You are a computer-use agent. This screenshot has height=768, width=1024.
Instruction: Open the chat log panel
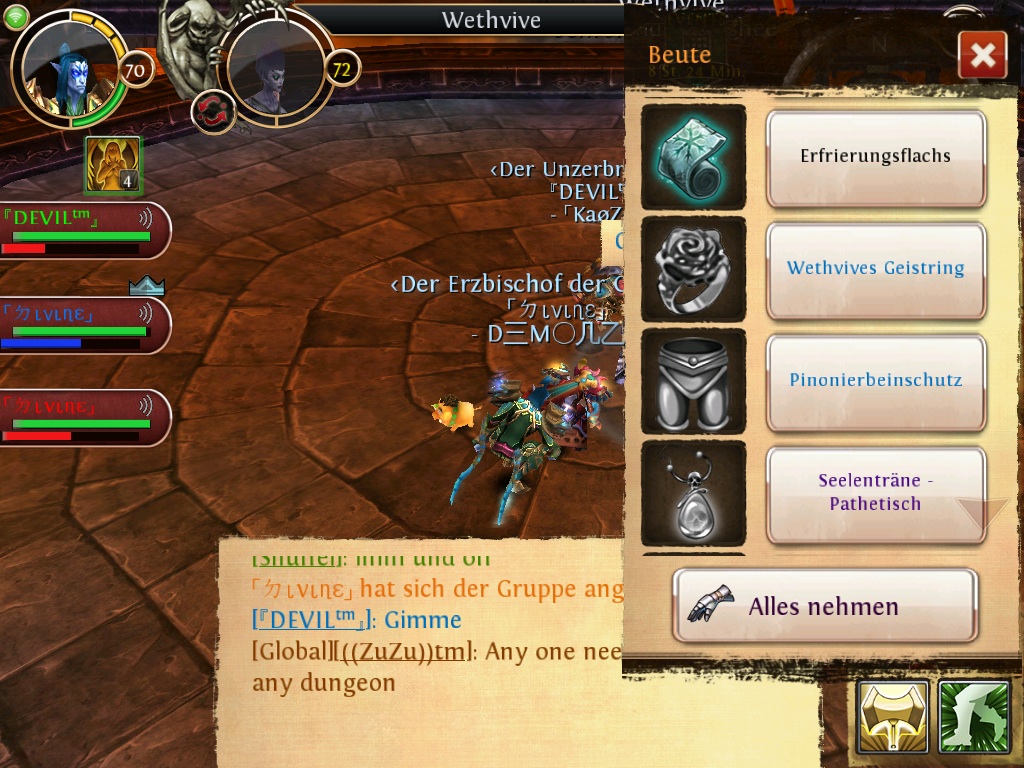420,640
